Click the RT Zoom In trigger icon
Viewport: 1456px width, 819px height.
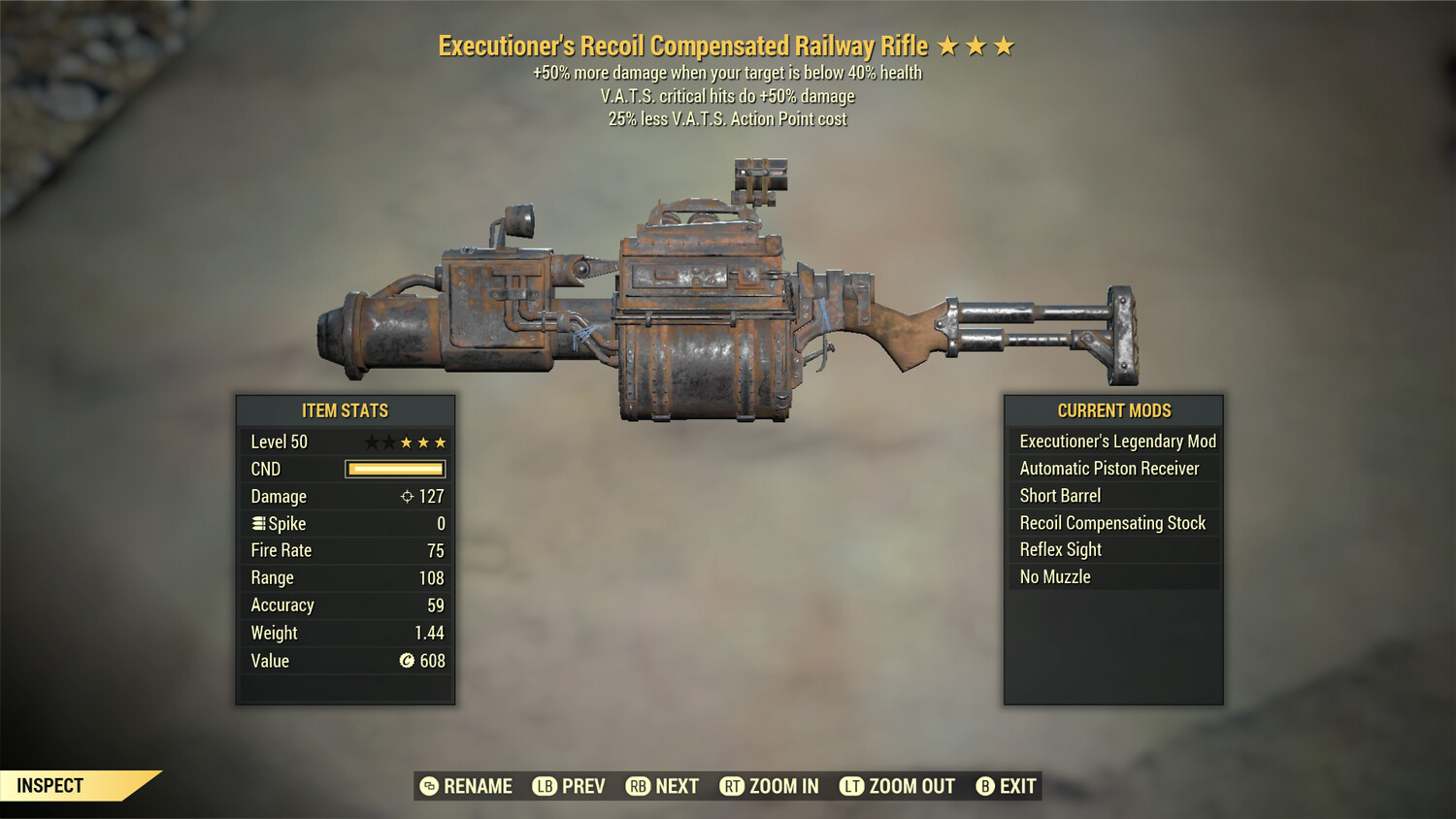[735, 786]
